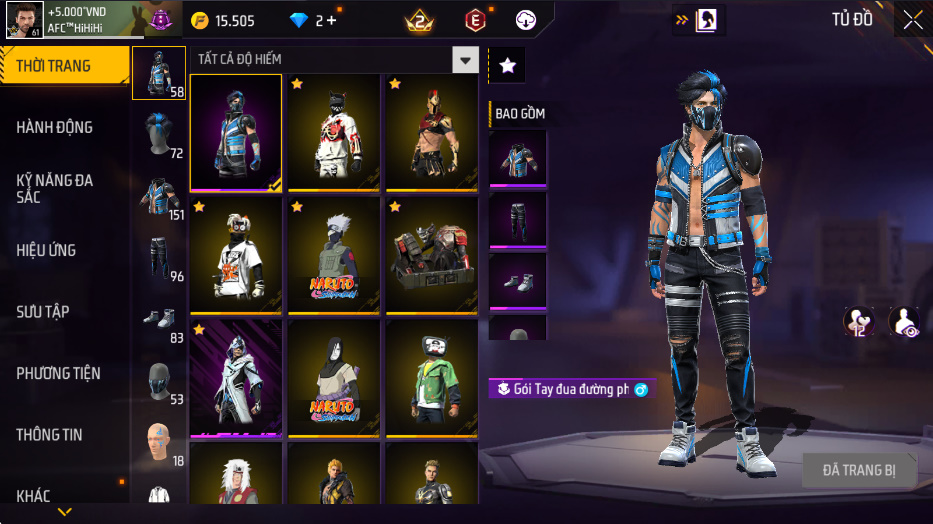Toggle the eye visibility icon
Viewport: 933px width, 524px height.
point(904,321)
